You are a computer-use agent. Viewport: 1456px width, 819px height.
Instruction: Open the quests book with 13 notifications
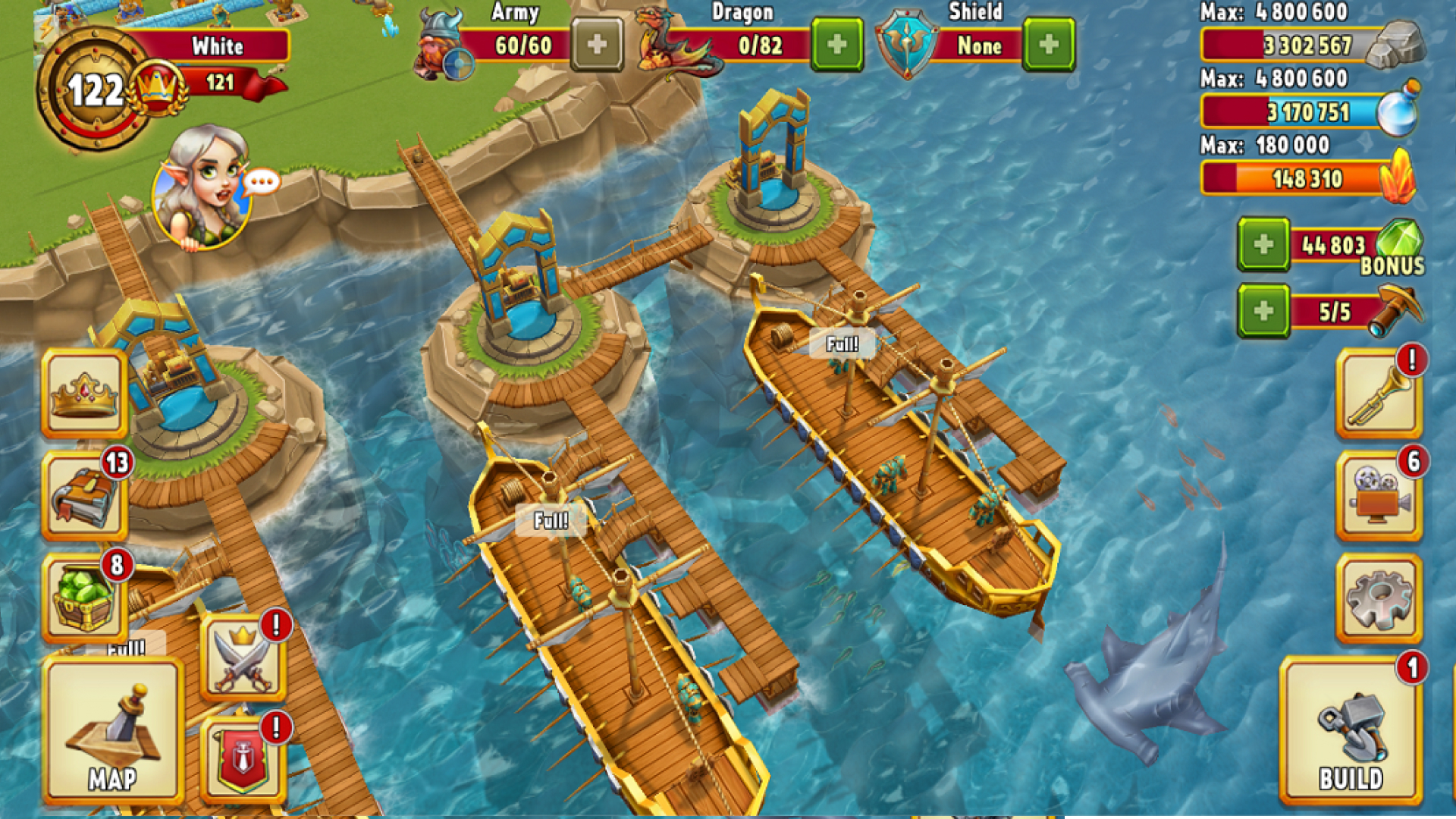click(83, 497)
